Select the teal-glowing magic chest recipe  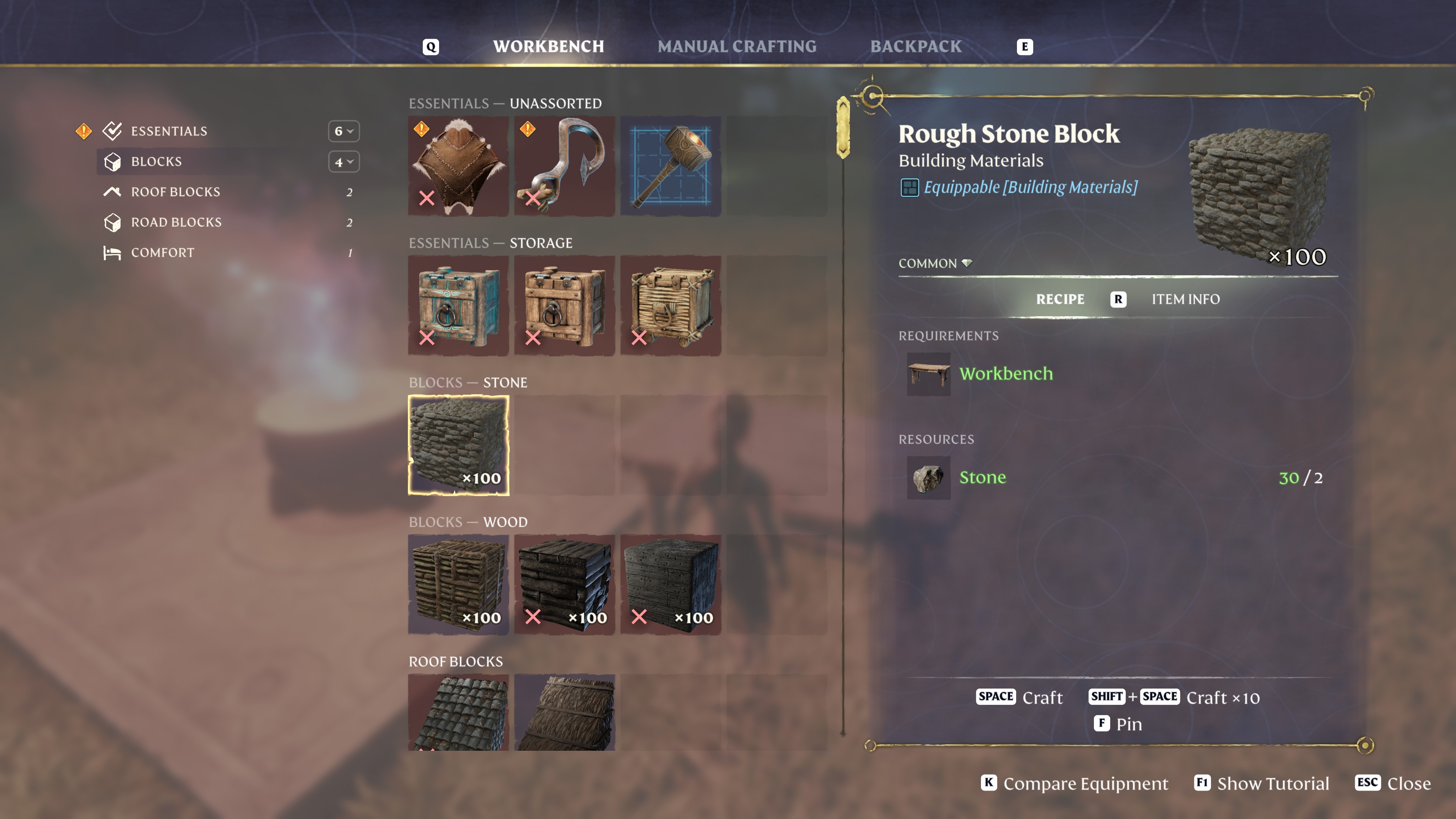pos(458,306)
